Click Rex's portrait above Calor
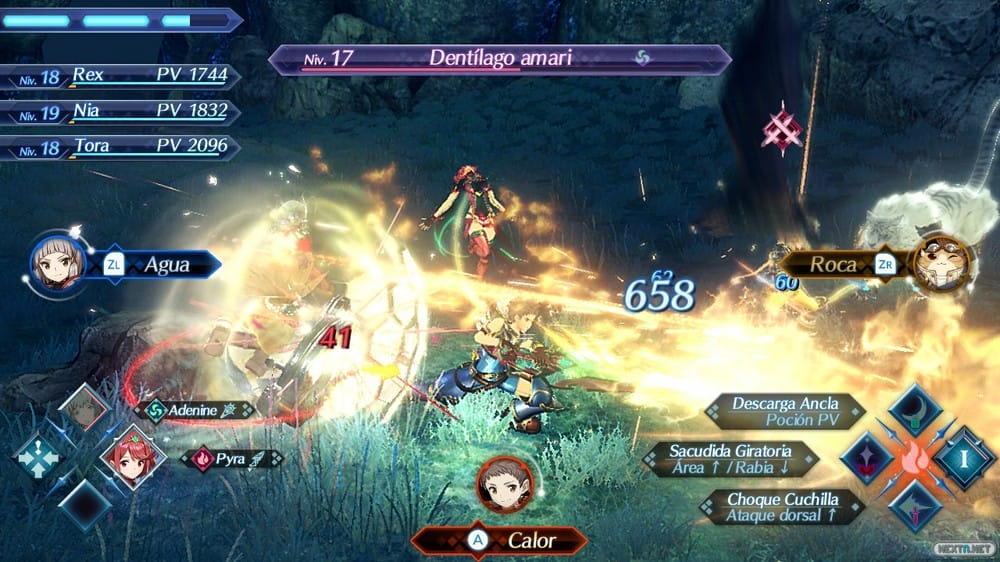Screen dimensions: 1000x562 504,484
